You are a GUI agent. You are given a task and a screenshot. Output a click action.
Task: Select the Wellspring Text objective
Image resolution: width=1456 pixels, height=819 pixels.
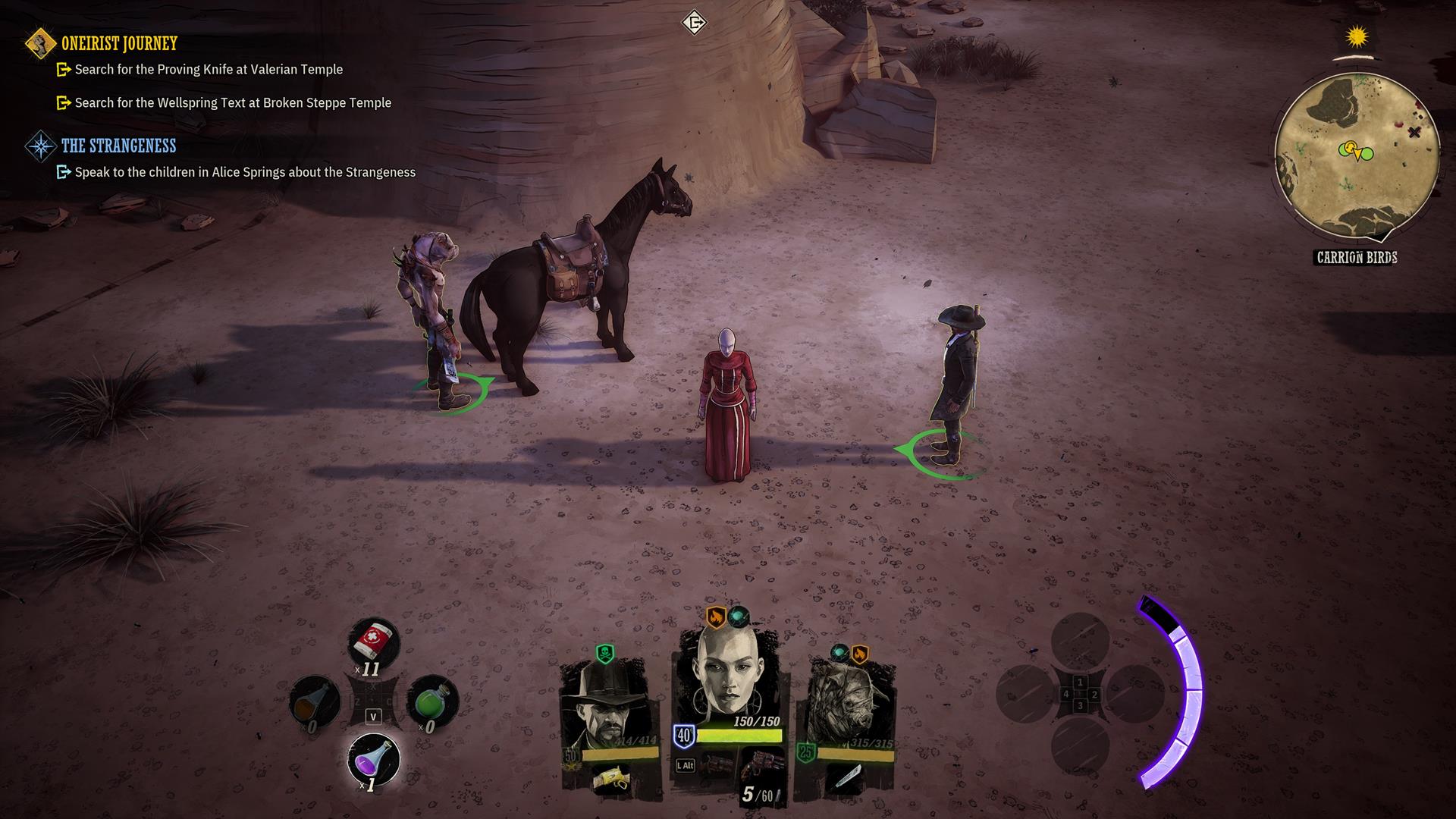233,103
